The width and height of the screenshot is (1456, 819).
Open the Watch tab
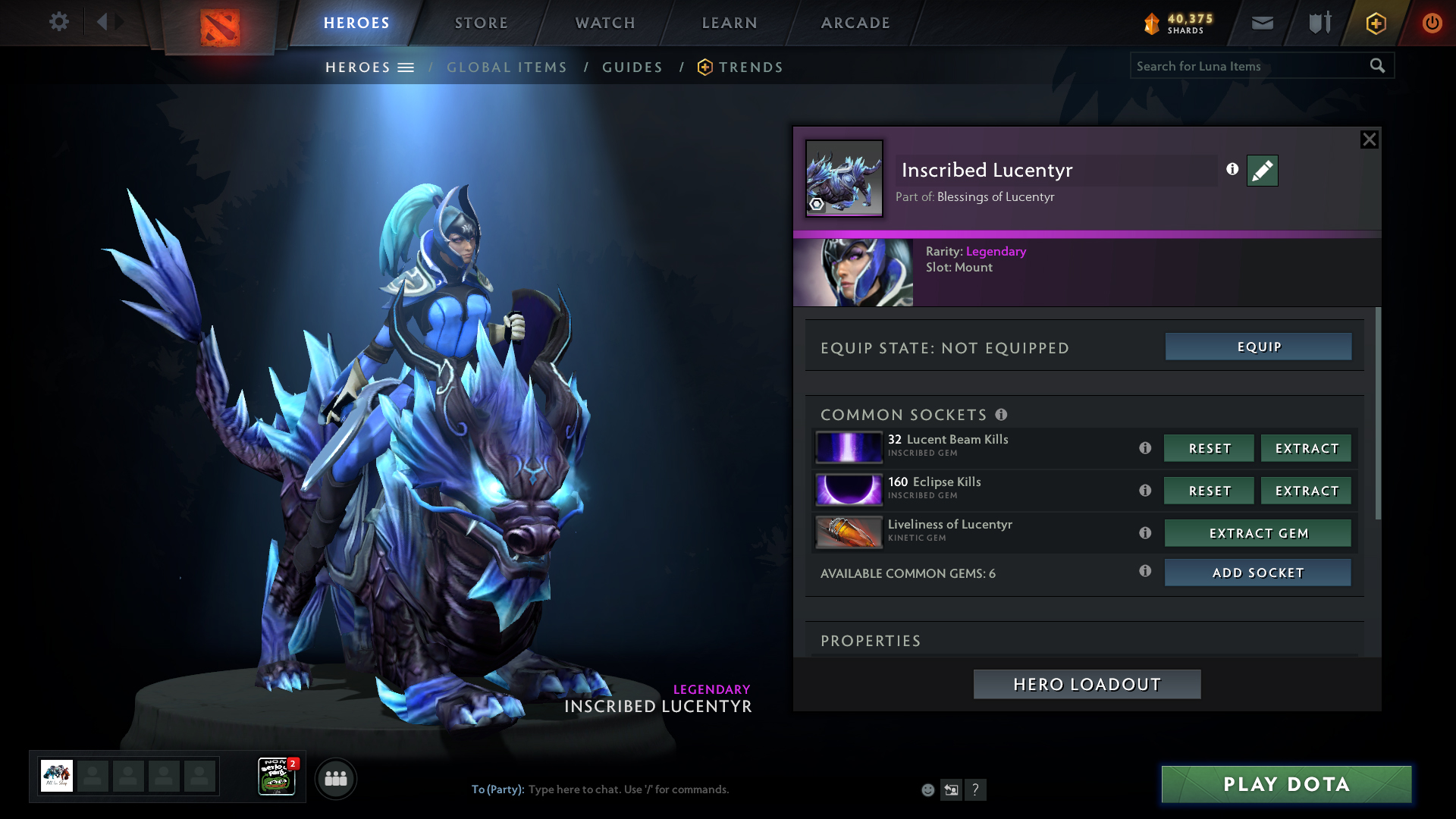pyautogui.click(x=605, y=23)
